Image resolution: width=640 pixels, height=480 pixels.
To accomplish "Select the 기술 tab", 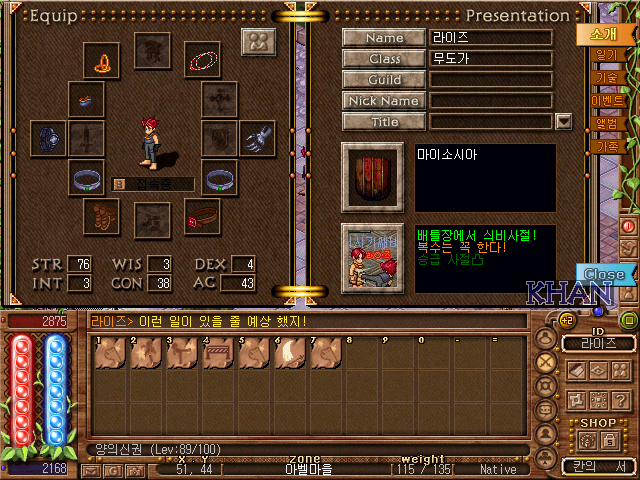I will [606, 78].
